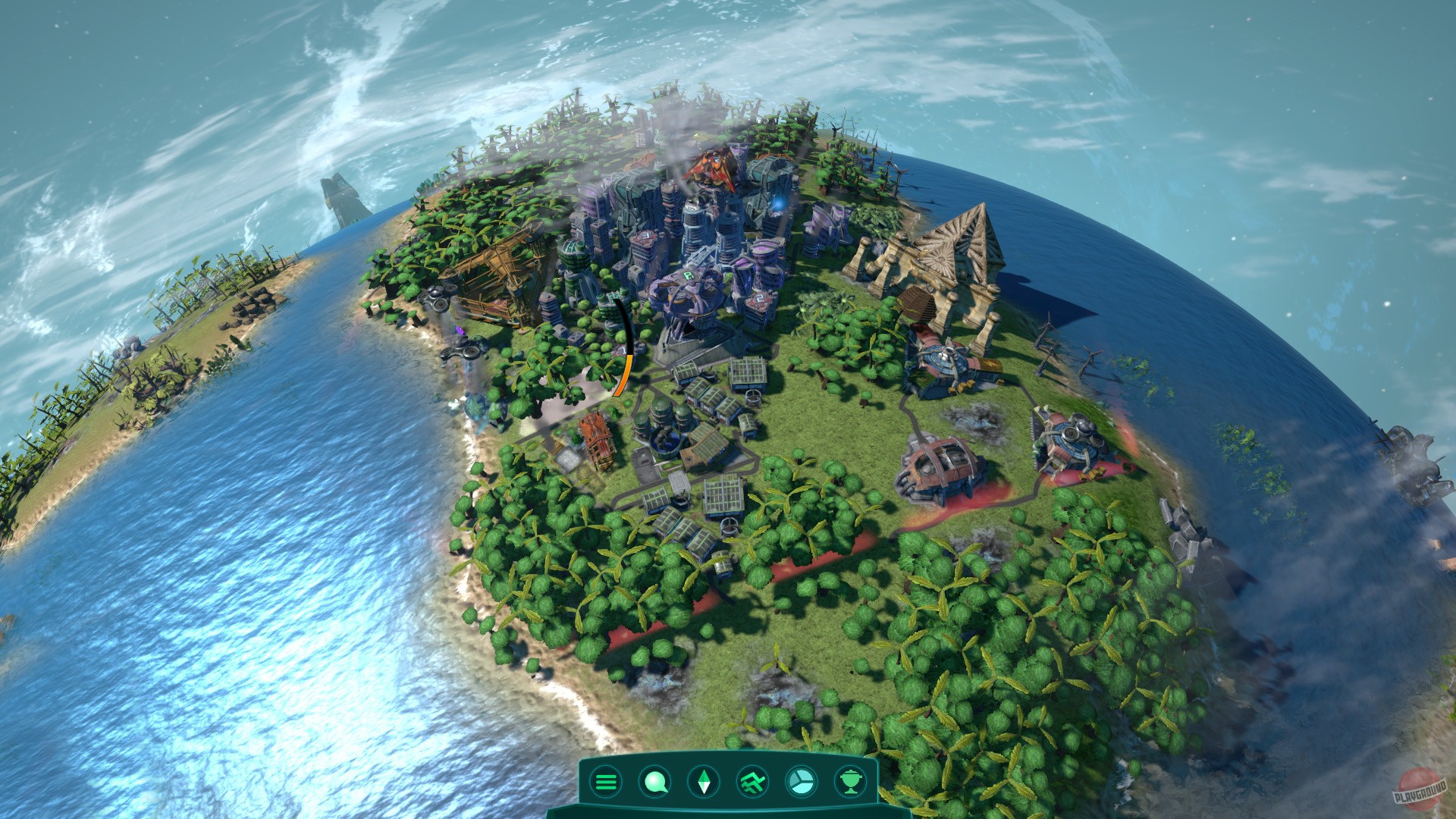Image resolution: width=1456 pixels, height=819 pixels.
Task: Click the orange construction progress arc
Action: pos(625,375)
